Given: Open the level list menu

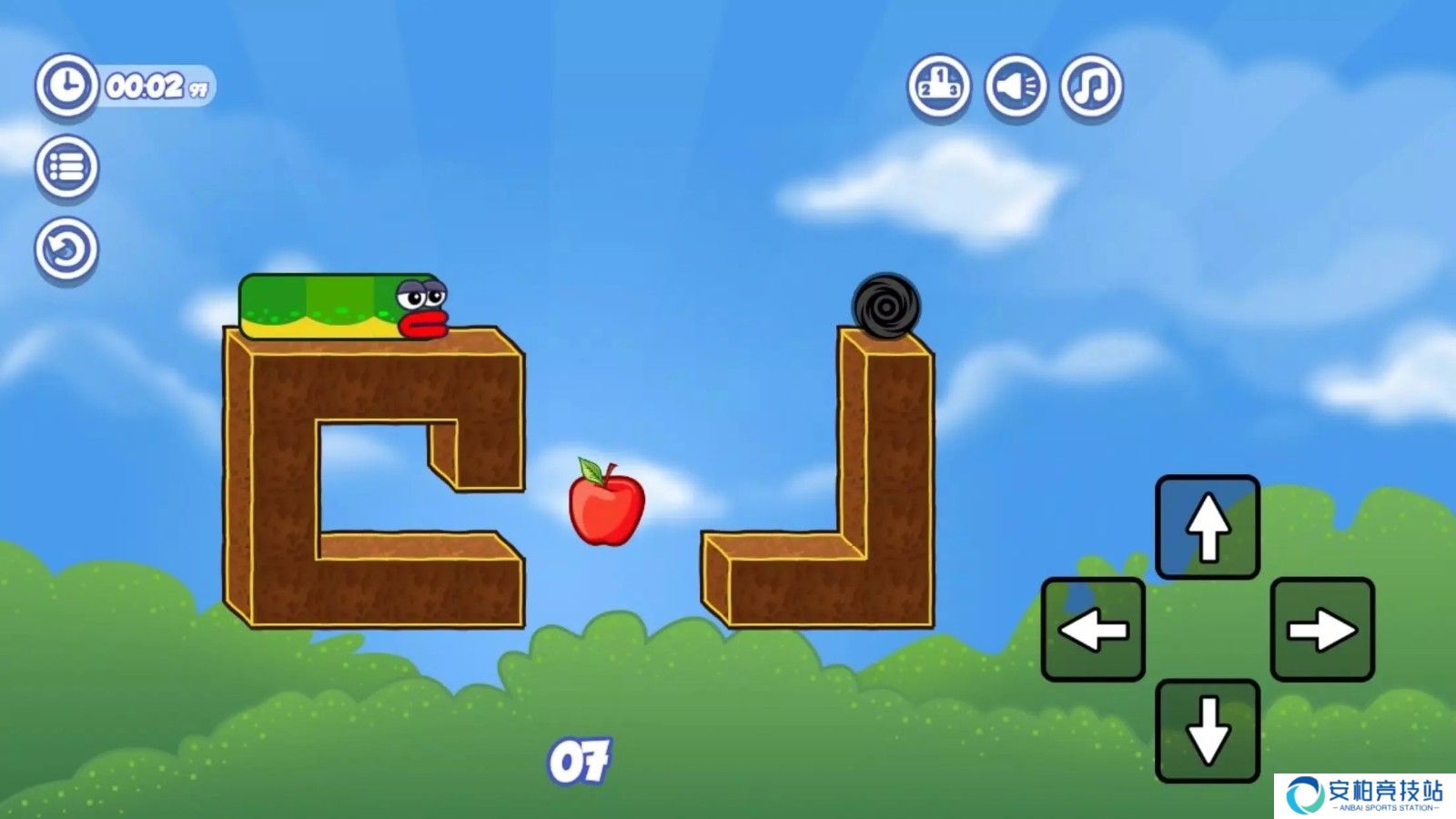Looking at the screenshot, I should [66, 167].
